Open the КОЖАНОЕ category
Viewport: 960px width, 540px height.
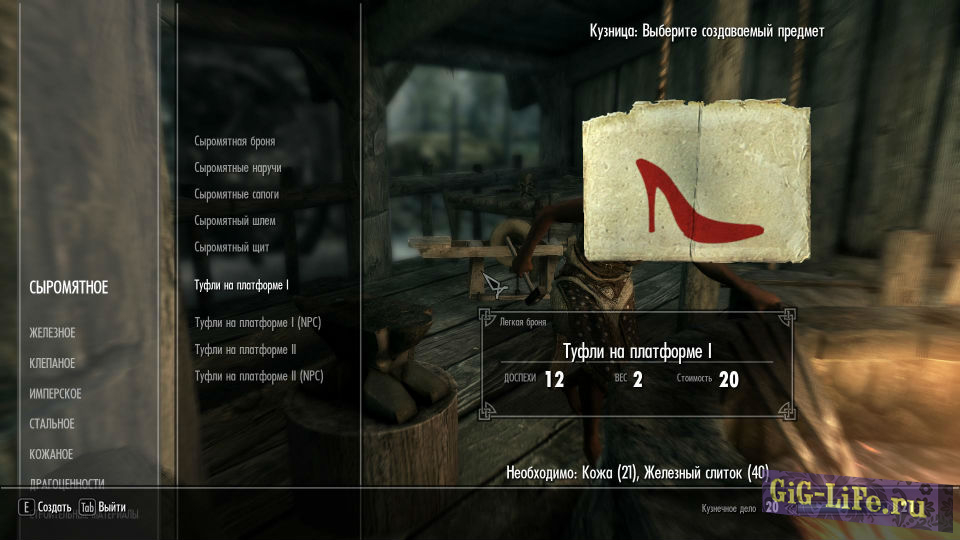click(x=52, y=454)
